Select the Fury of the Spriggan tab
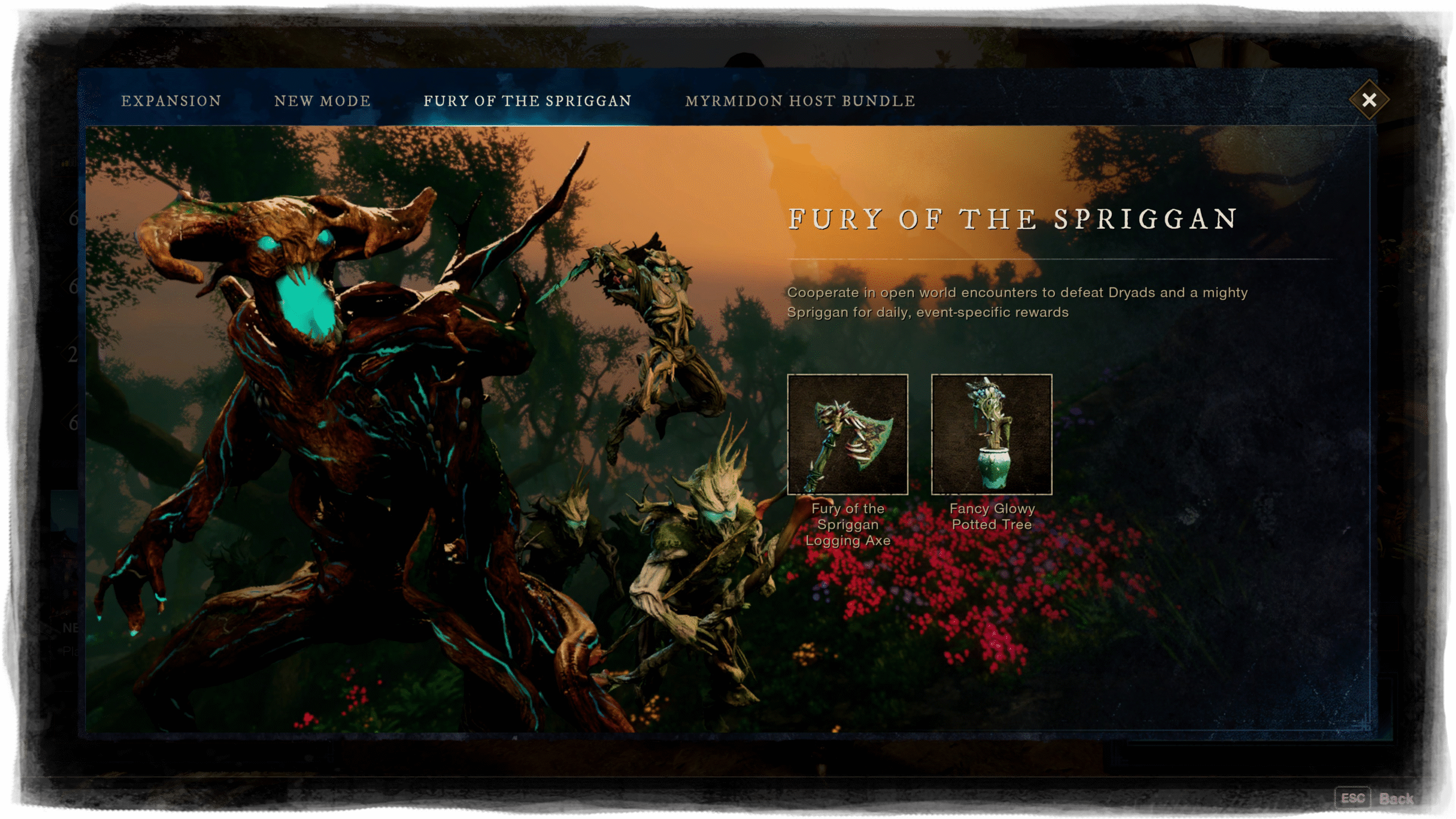This screenshot has height=819, width=1456. pyautogui.click(x=527, y=101)
